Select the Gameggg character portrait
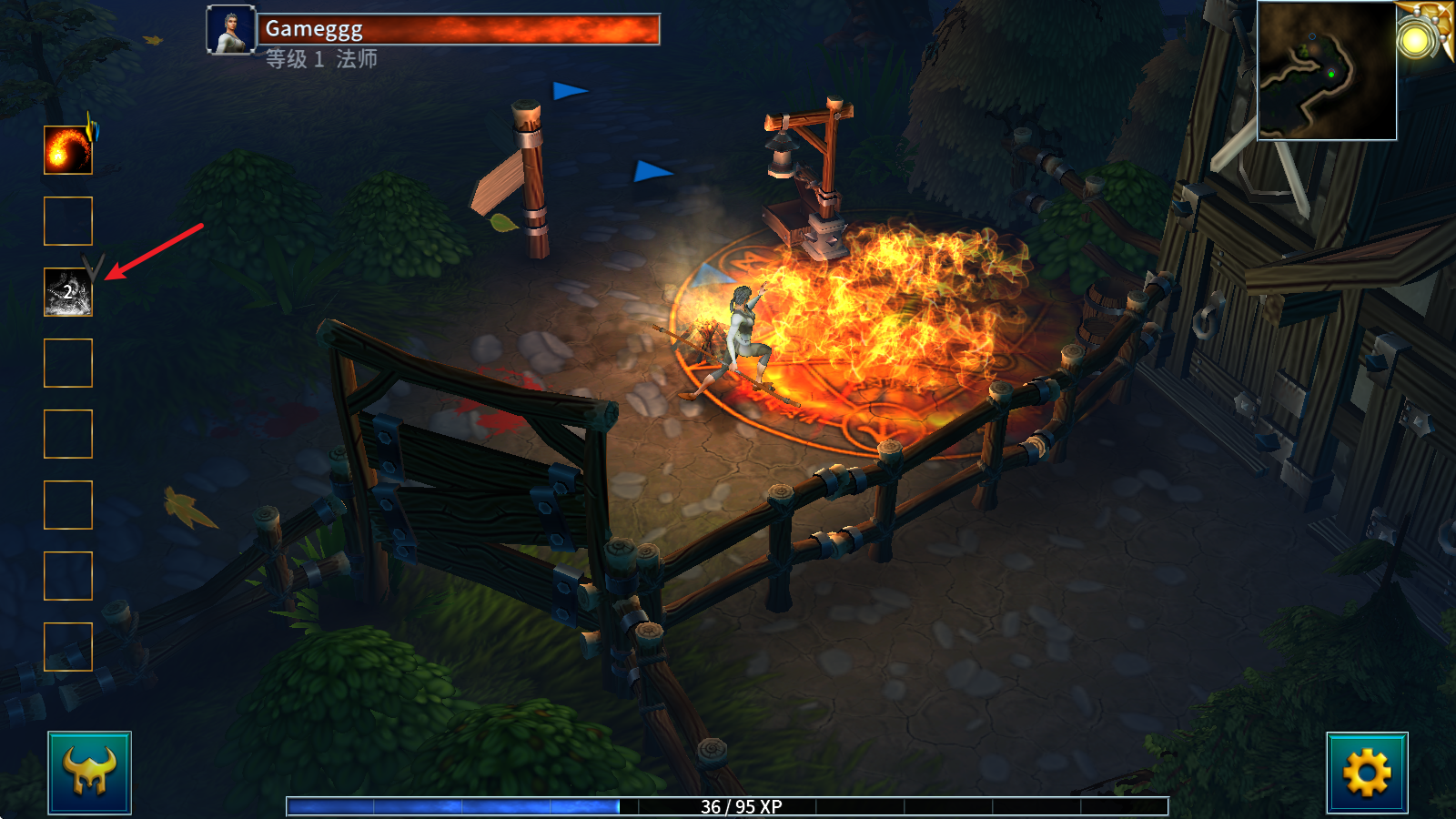Screen dimensions: 1456x819 [231, 30]
